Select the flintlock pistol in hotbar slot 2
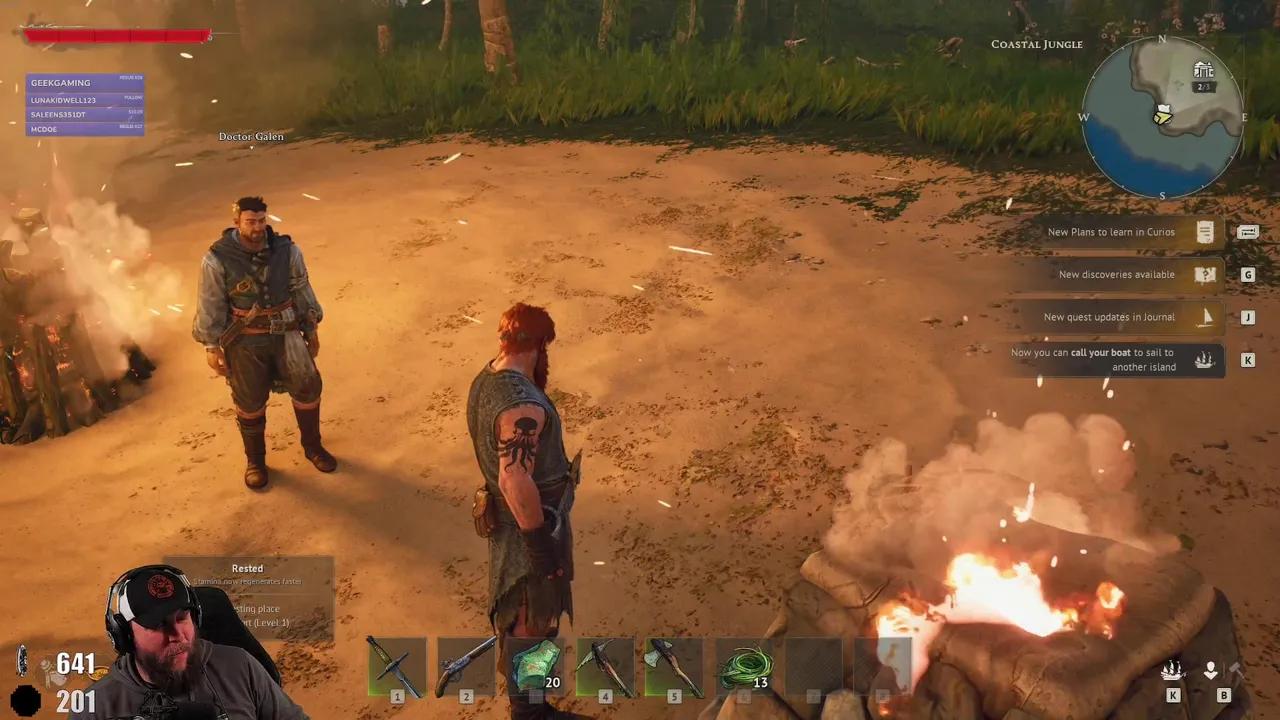Viewport: 1280px width, 720px height. pyautogui.click(x=466, y=665)
